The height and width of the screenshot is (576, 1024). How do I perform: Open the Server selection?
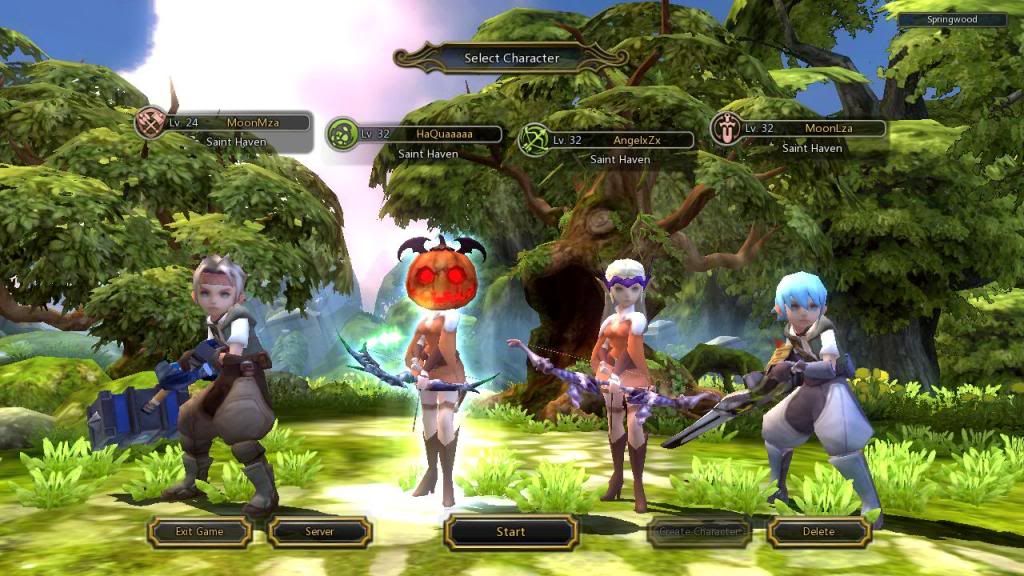point(319,532)
